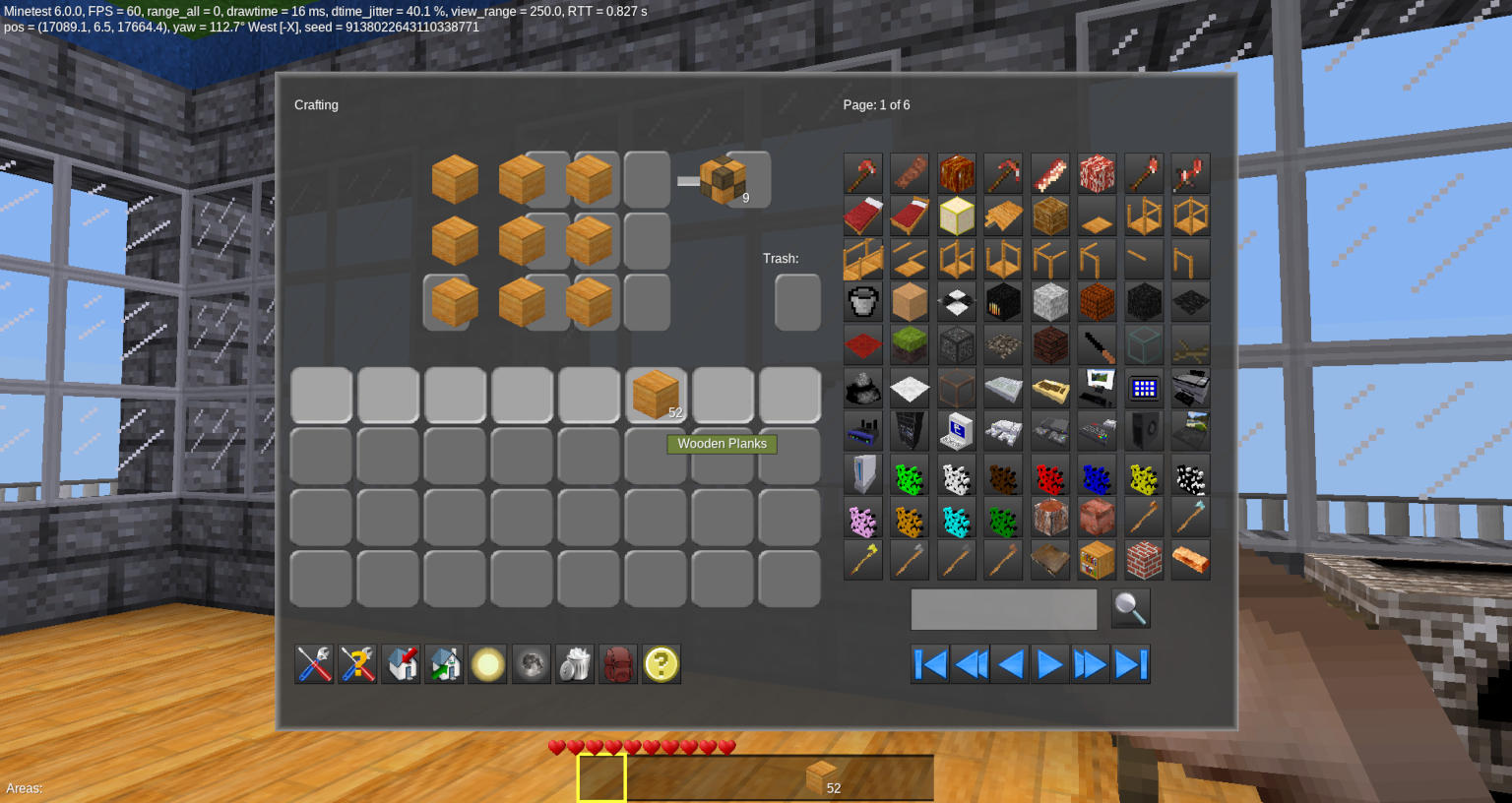The image size is (1512, 803).
Task: Go back one item page
Action: coord(1009,664)
